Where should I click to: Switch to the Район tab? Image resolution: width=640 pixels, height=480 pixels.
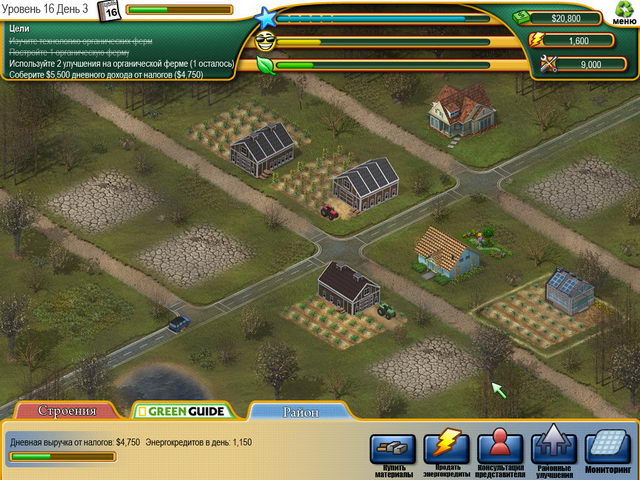click(300, 411)
